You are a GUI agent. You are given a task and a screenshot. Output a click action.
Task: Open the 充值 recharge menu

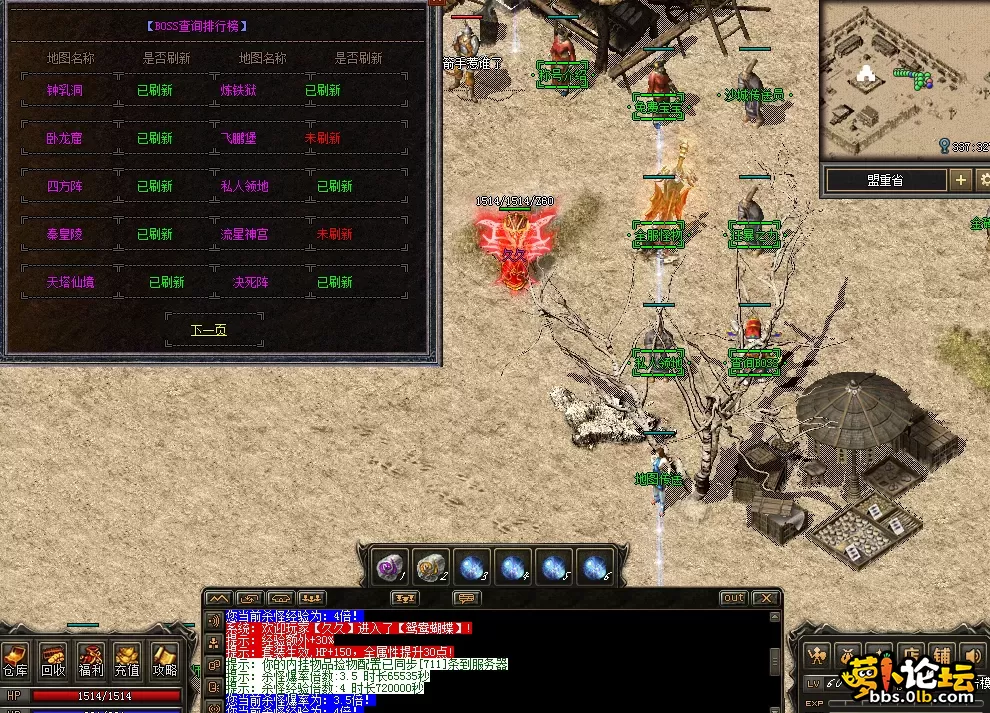tap(127, 659)
